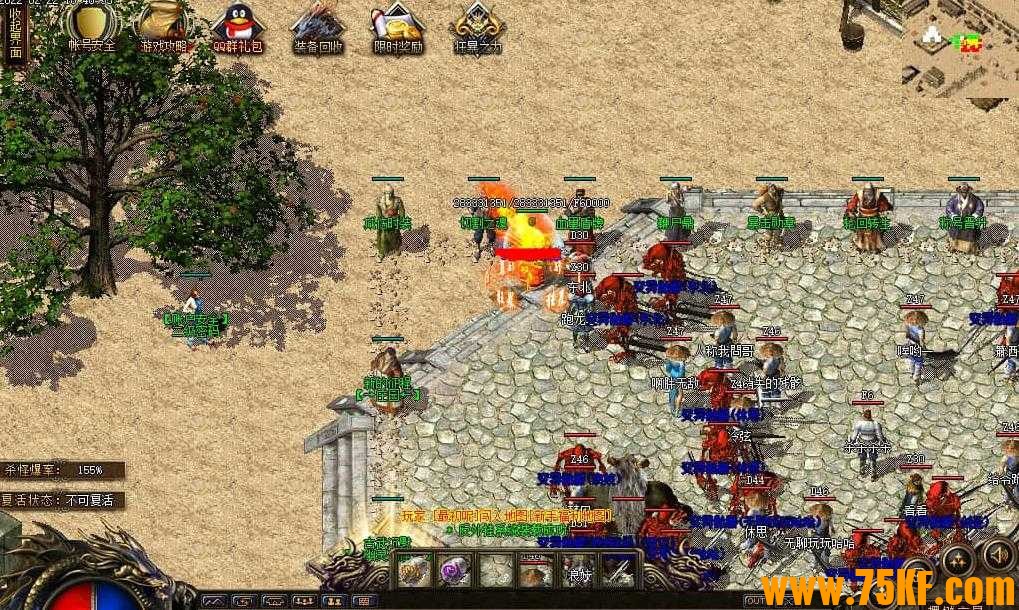
Task: Open the 装备回收 equipment recycle icon
Action: point(318,24)
